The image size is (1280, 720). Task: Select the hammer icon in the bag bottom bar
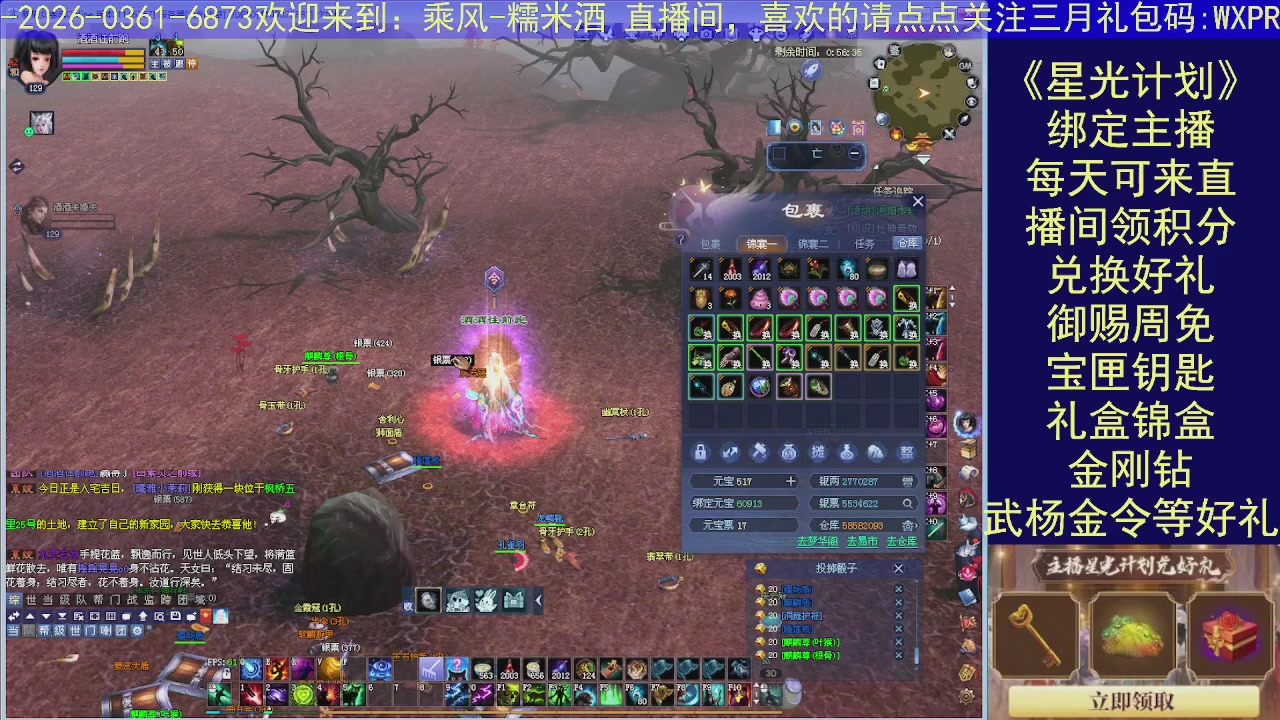click(760, 452)
